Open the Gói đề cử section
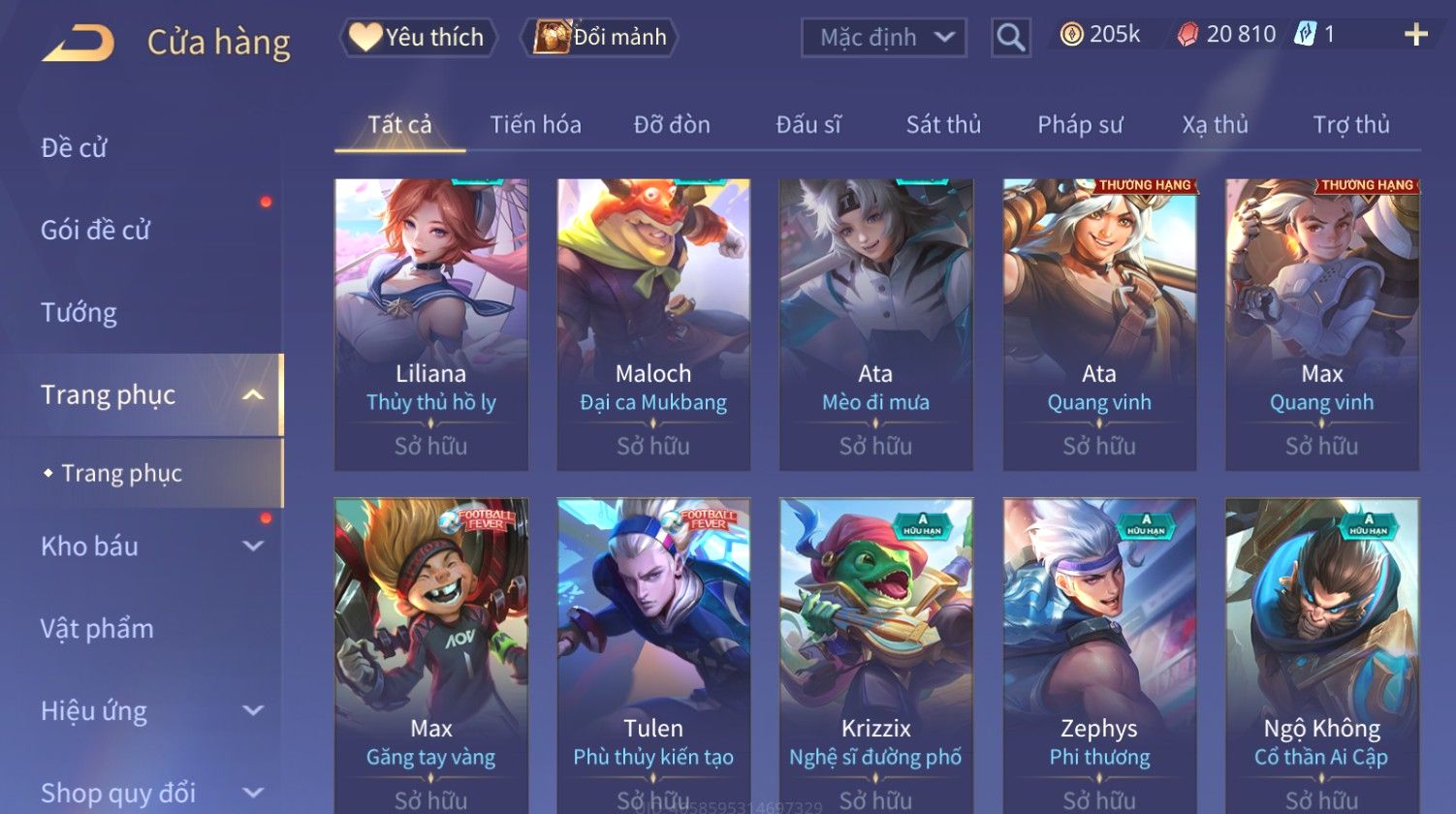 (x=95, y=230)
